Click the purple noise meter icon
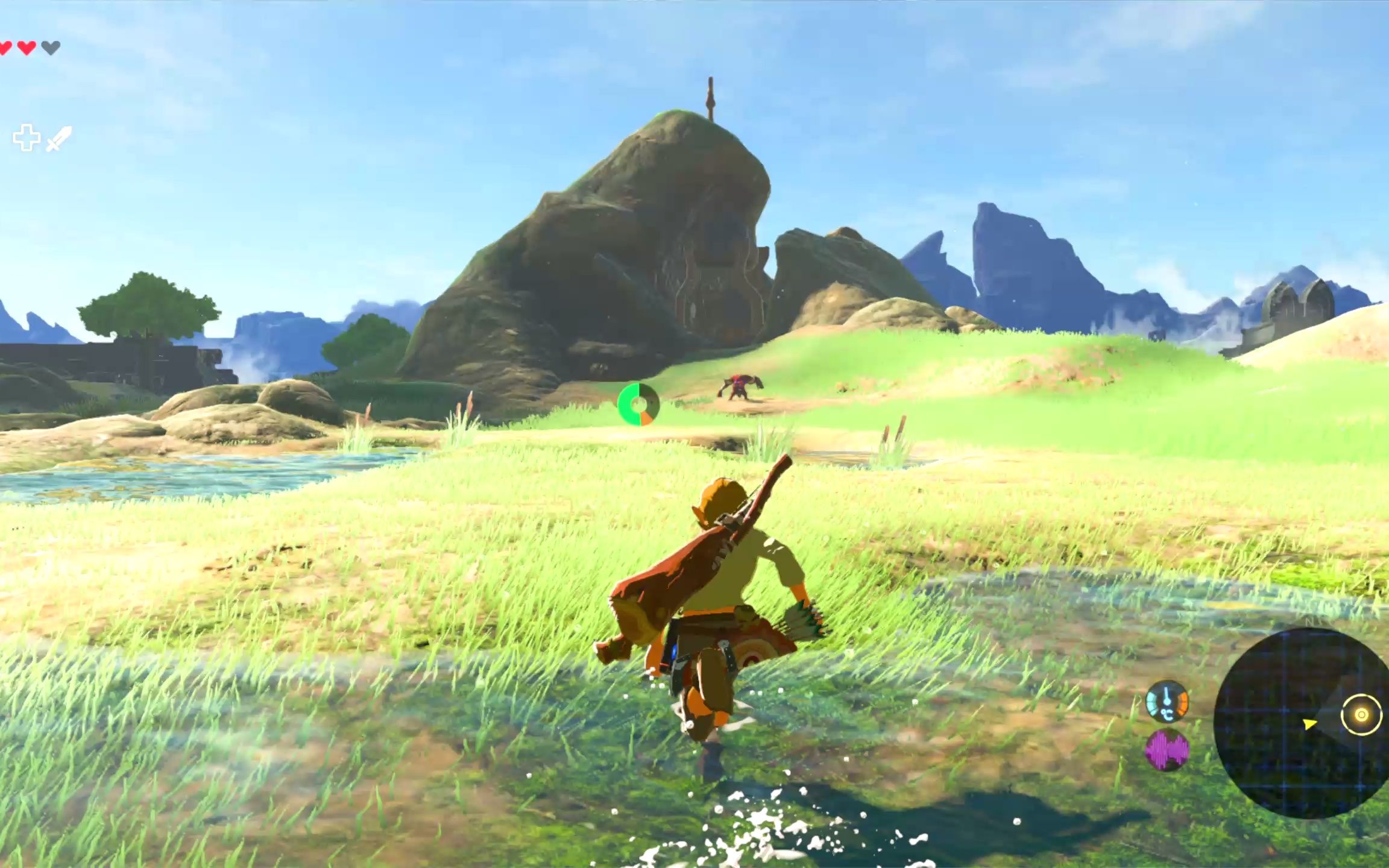This screenshot has width=1389, height=868. (1168, 752)
